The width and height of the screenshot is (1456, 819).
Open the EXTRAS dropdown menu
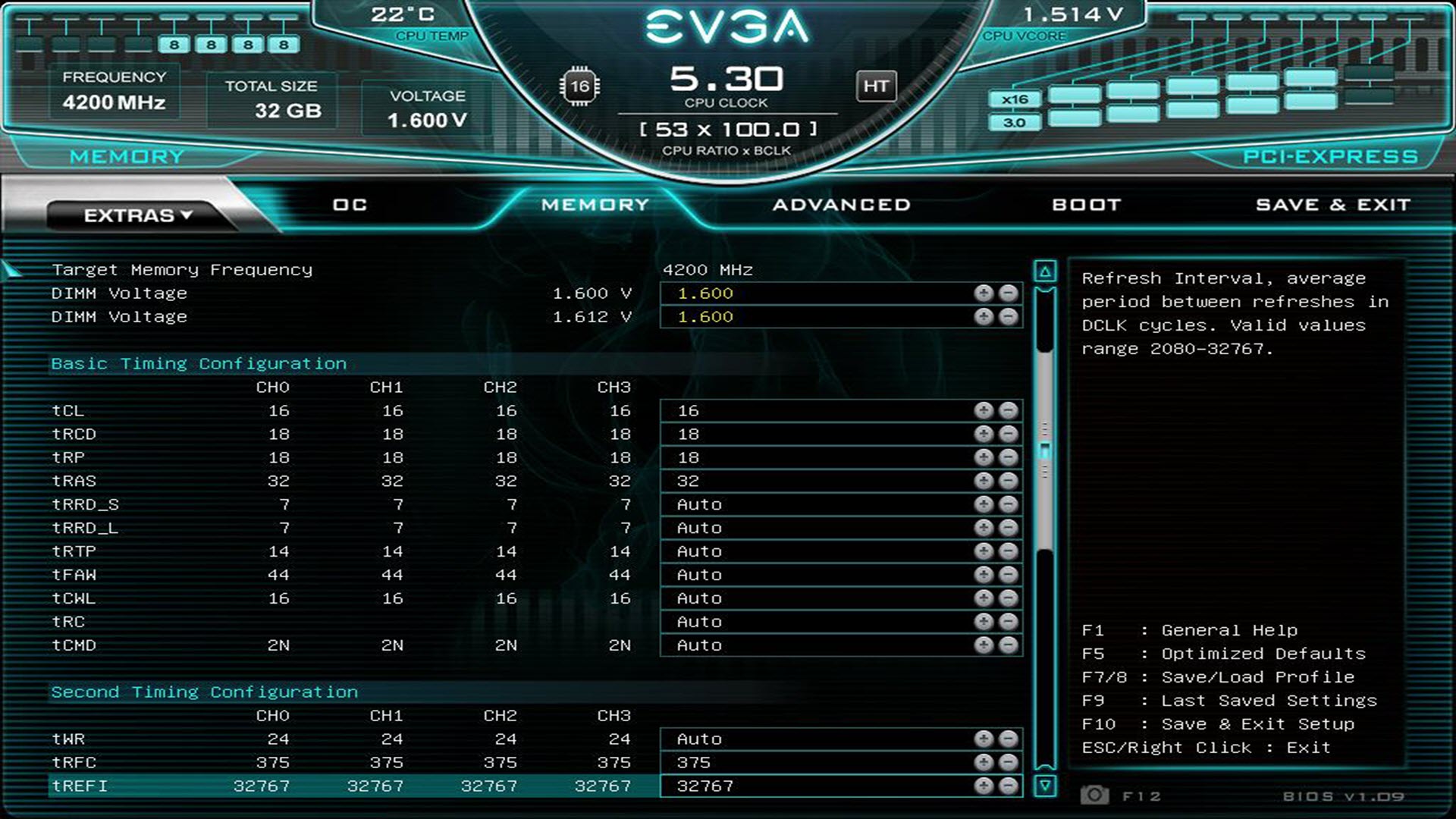coord(138,215)
